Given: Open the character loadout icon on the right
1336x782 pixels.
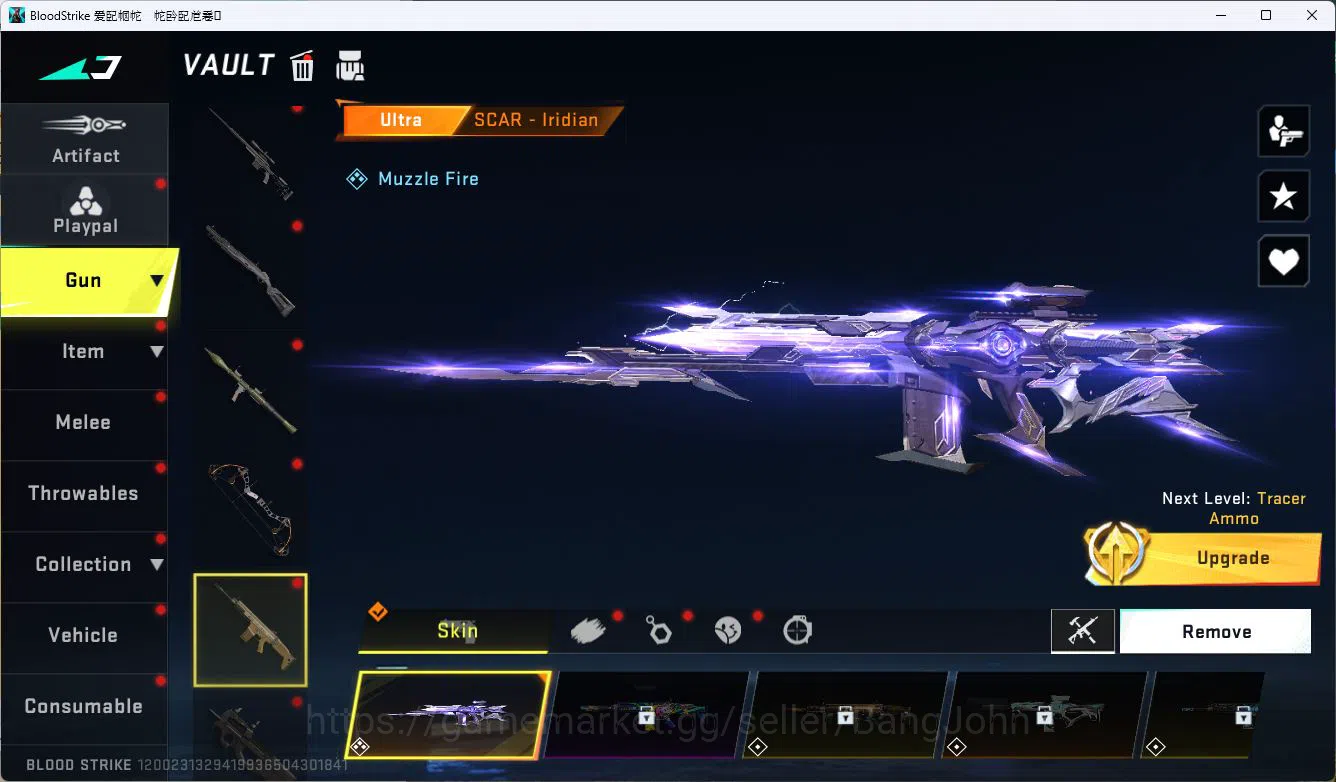Looking at the screenshot, I should [x=1283, y=130].
